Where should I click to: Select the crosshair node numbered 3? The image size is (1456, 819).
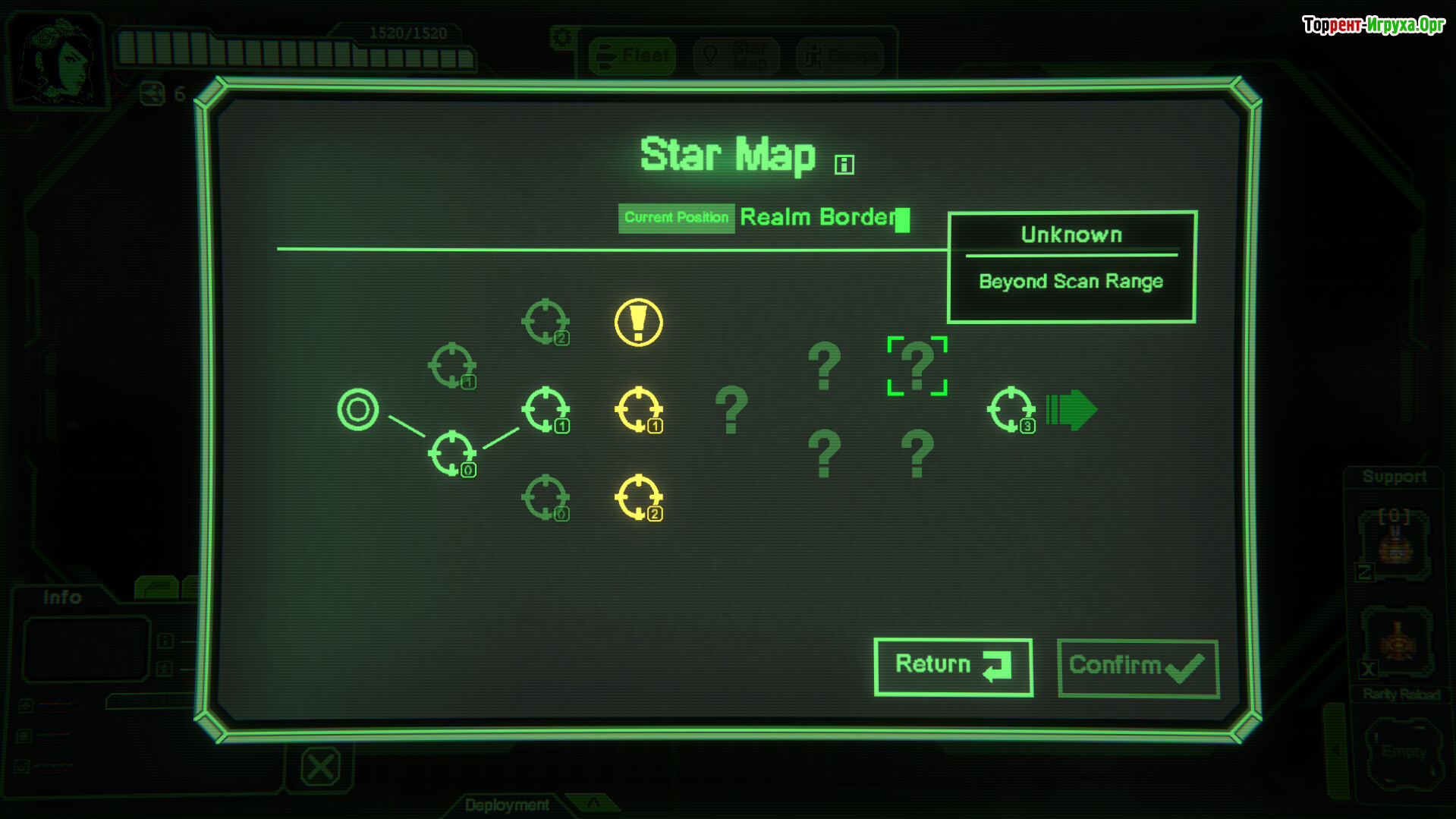click(x=1011, y=410)
